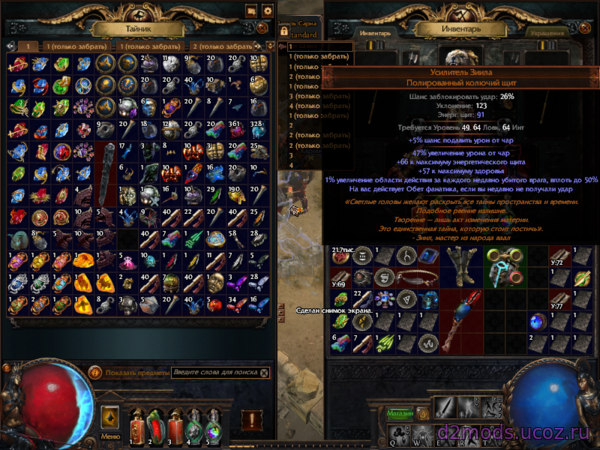The image size is (600, 450).
Task: Click the stash search input field
Action: coord(212,370)
